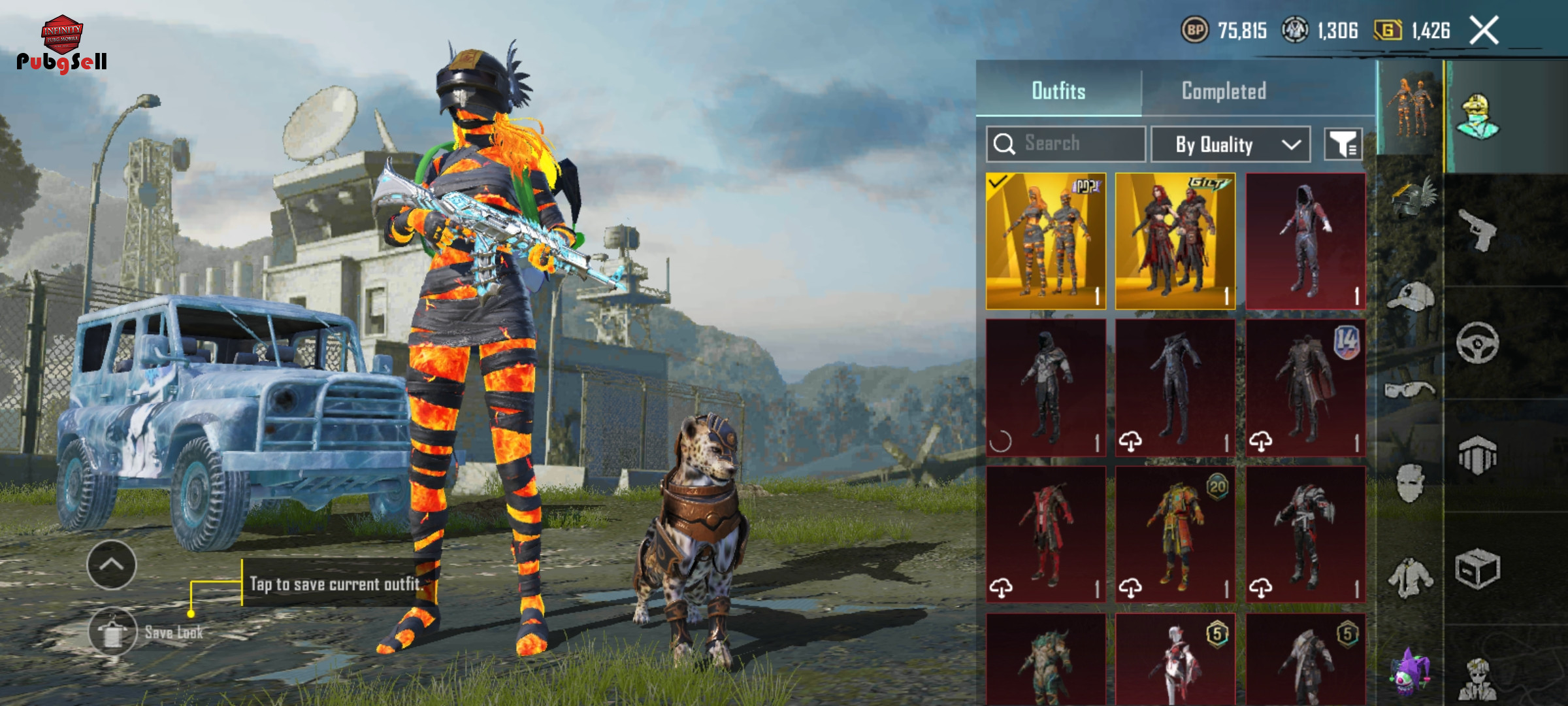1568x706 pixels.
Task: Select the orange robed outfit with 20 badge
Action: pyautogui.click(x=1175, y=534)
